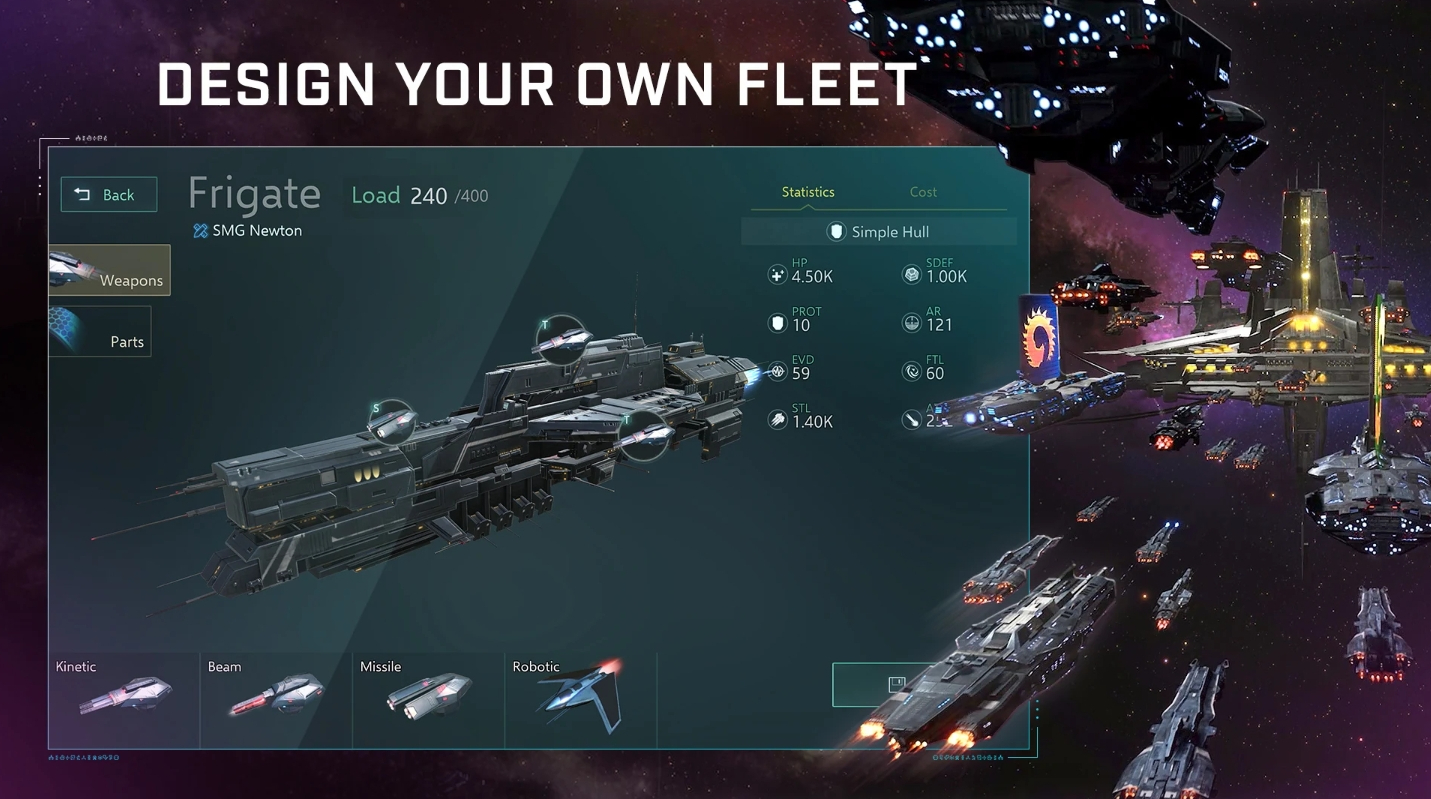
Task: Click the SMG Newton hull label
Action: click(247, 230)
